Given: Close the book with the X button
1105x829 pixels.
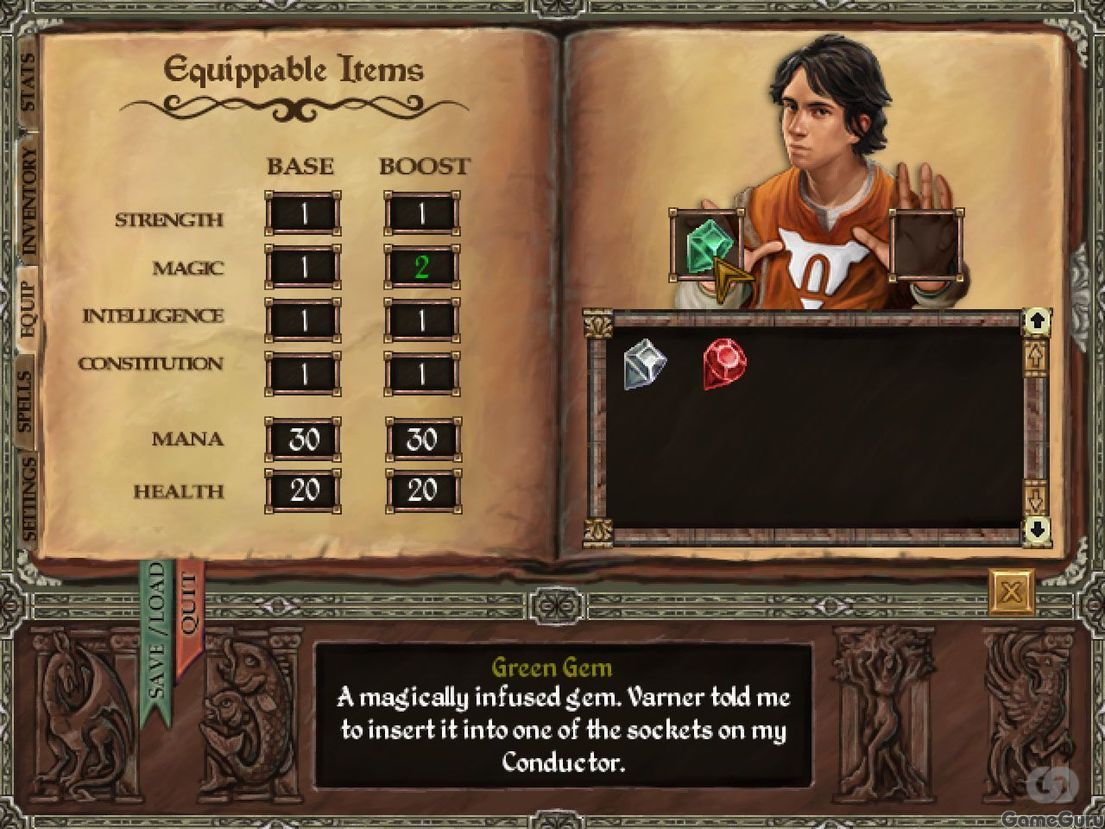Looking at the screenshot, I should [x=1010, y=592].
